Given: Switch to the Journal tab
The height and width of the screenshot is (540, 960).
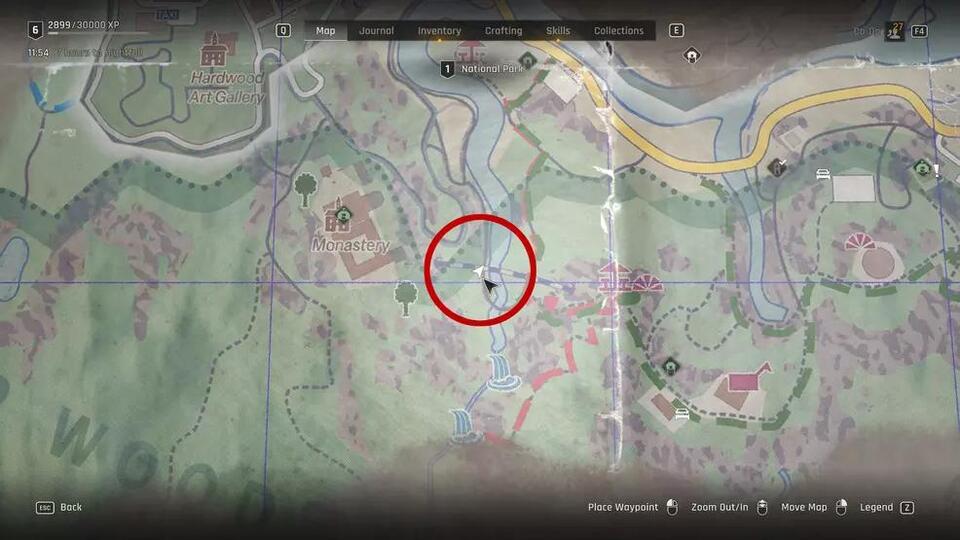Looking at the screenshot, I should pyautogui.click(x=377, y=31).
